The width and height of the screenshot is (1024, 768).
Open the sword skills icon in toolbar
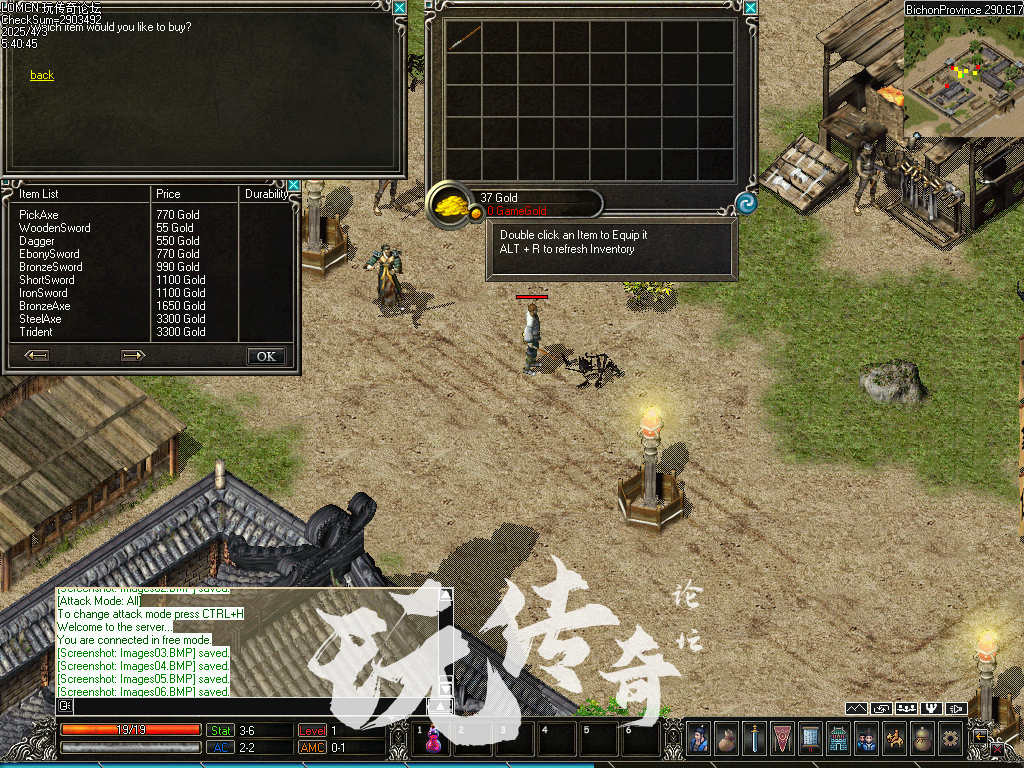754,739
